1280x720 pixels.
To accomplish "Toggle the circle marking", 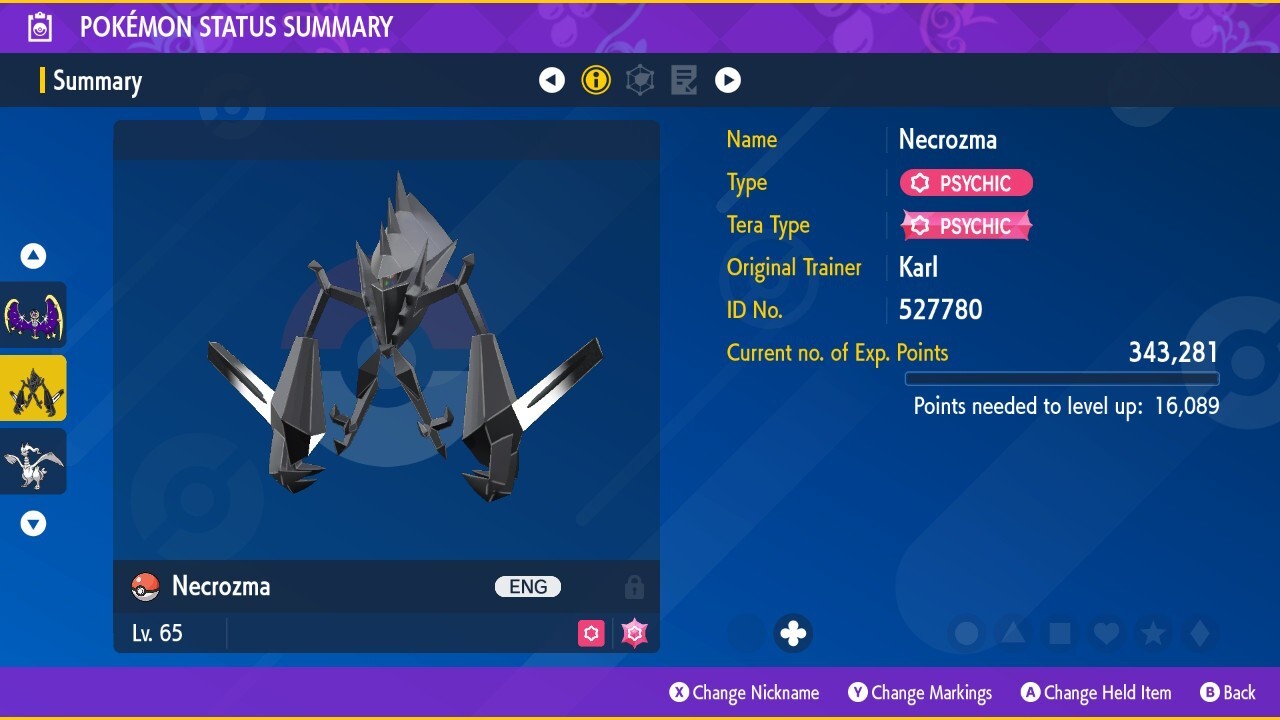I will coord(964,632).
